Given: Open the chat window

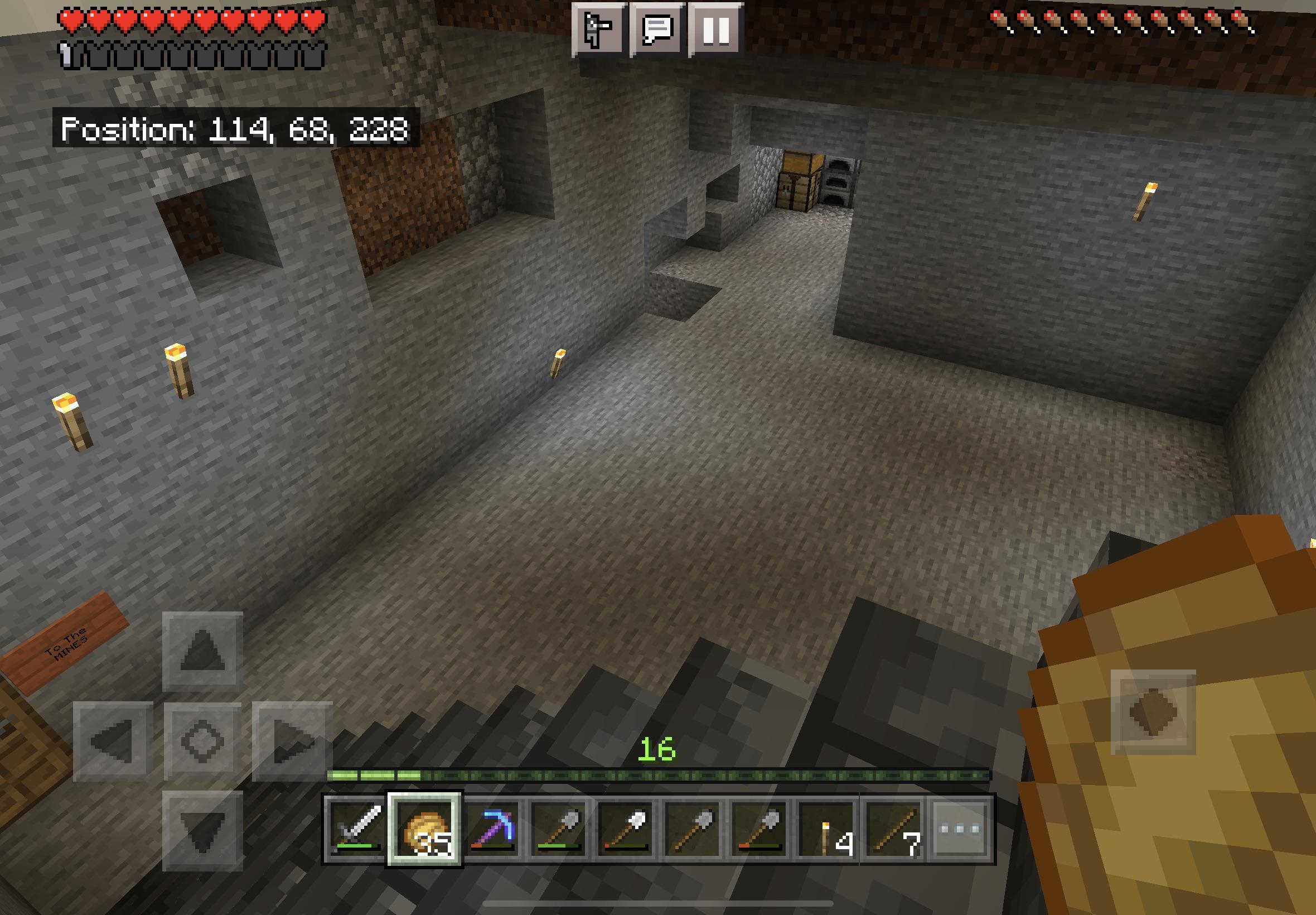Looking at the screenshot, I should (x=656, y=28).
